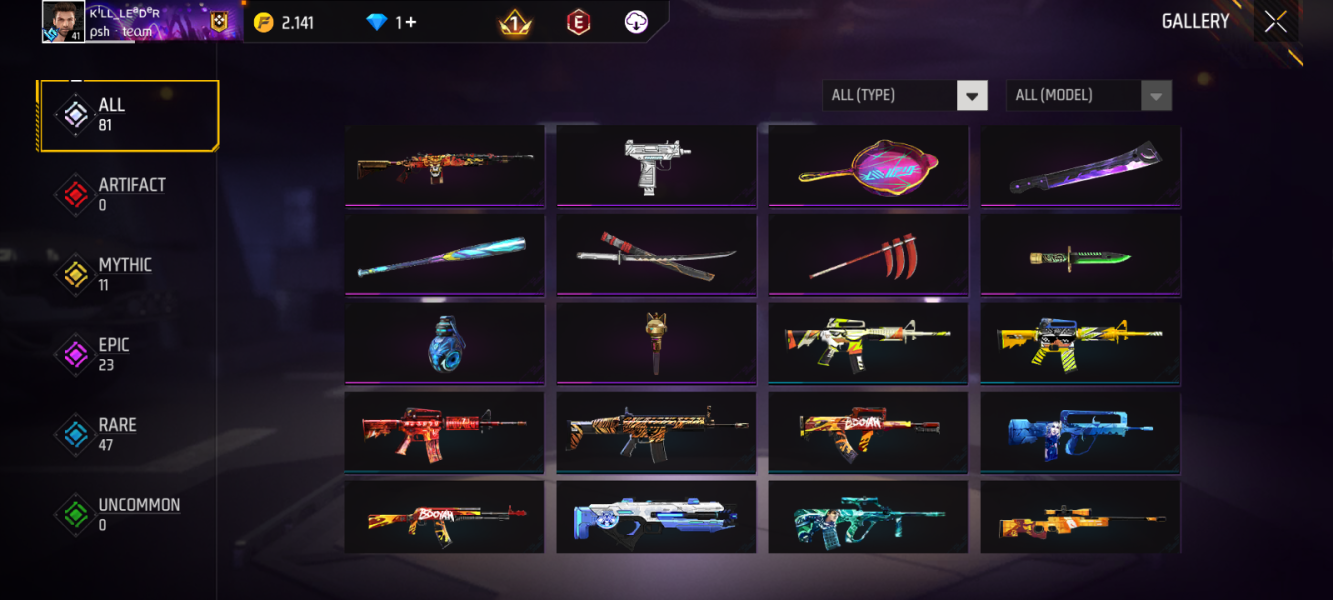Choose the blue grenade skin

pos(444,342)
